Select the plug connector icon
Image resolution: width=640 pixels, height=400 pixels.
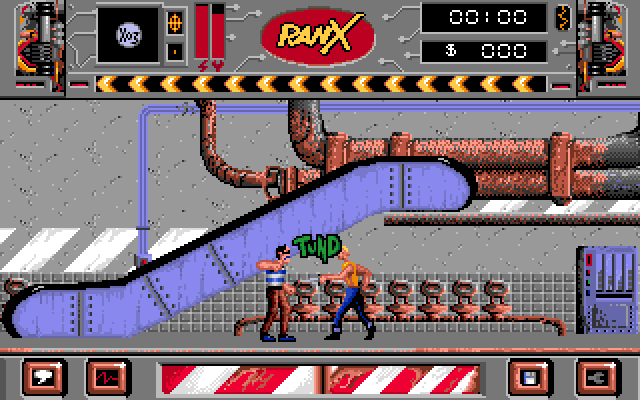[x=593, y=377]
